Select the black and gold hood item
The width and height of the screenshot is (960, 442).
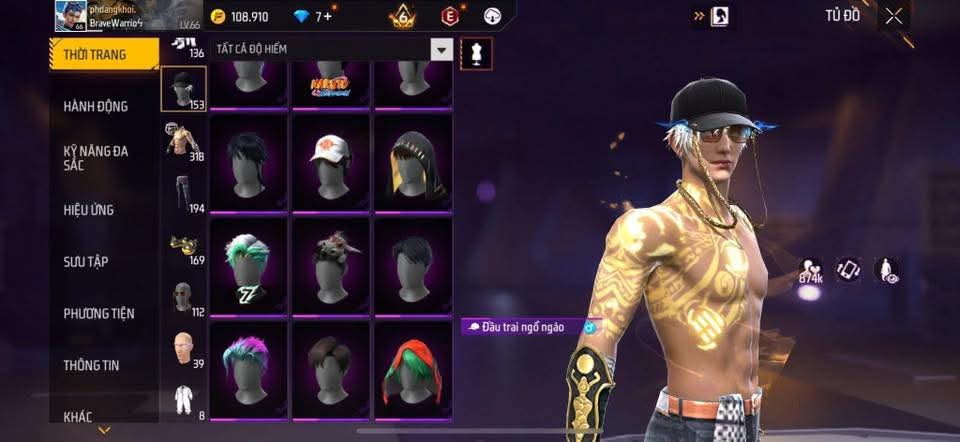[x=414, y=162]
